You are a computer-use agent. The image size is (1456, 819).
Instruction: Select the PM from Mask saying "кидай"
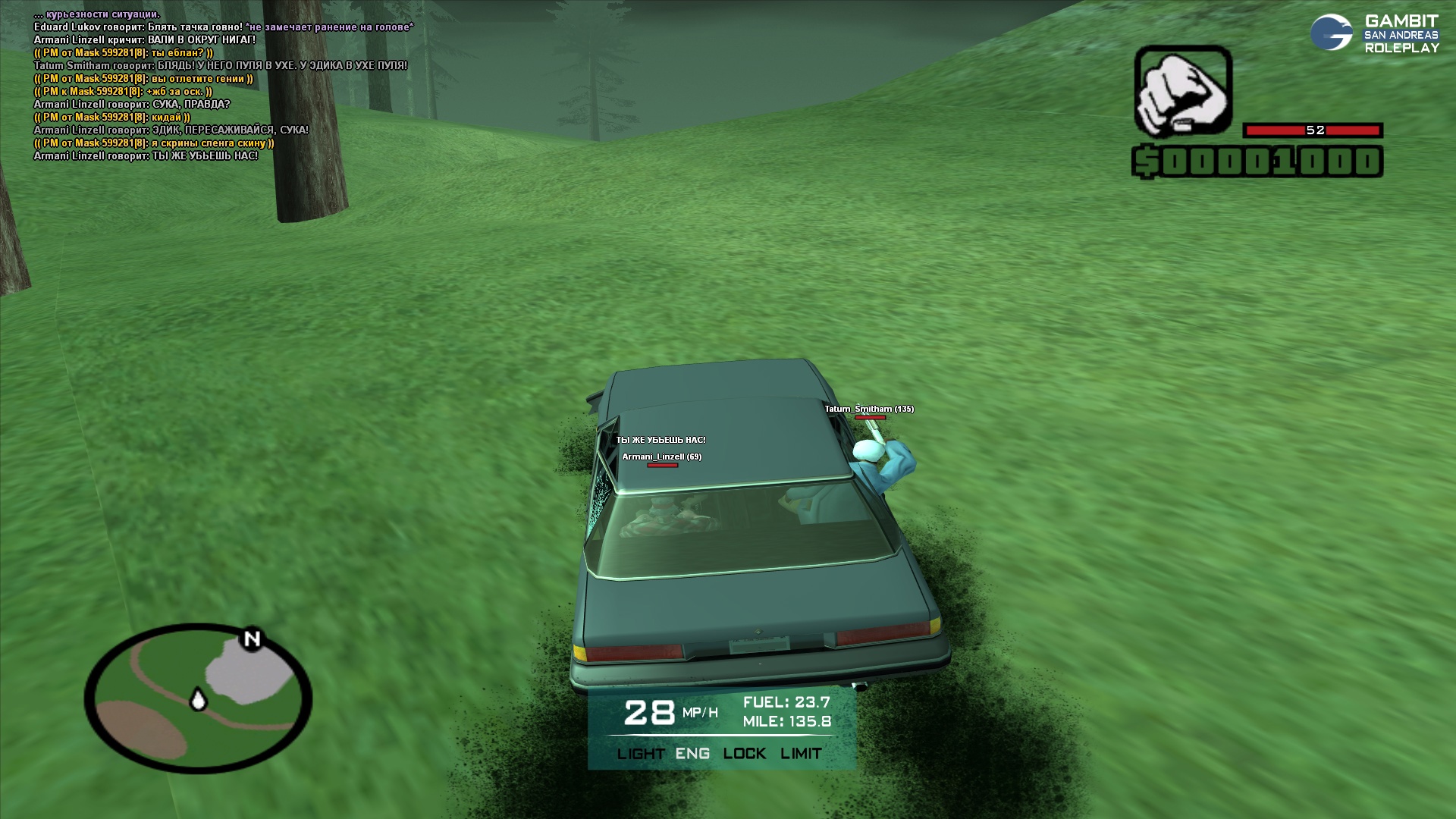[x=112, y=118]
